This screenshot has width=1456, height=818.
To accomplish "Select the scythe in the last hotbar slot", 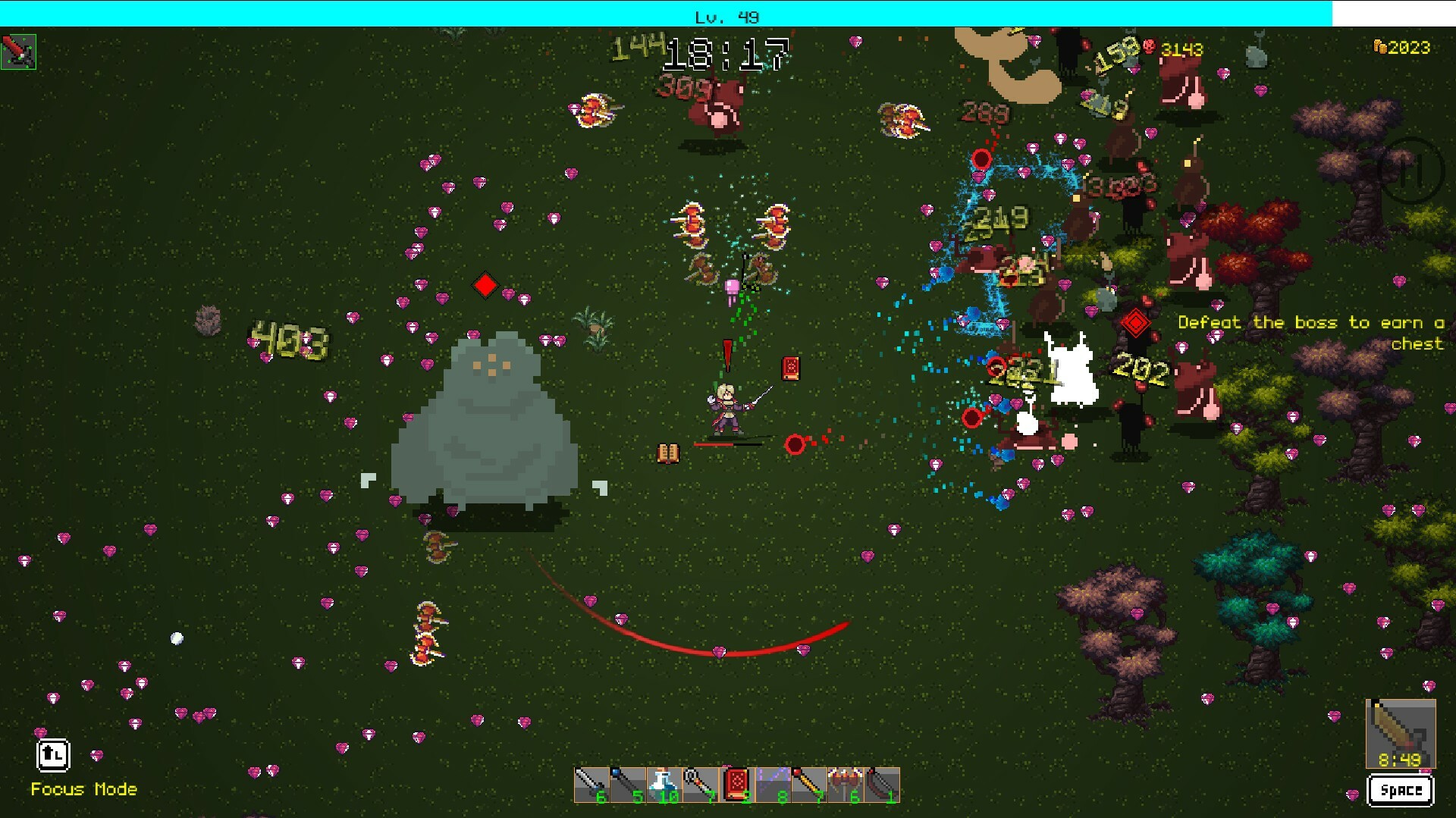I will click(880, 785).
